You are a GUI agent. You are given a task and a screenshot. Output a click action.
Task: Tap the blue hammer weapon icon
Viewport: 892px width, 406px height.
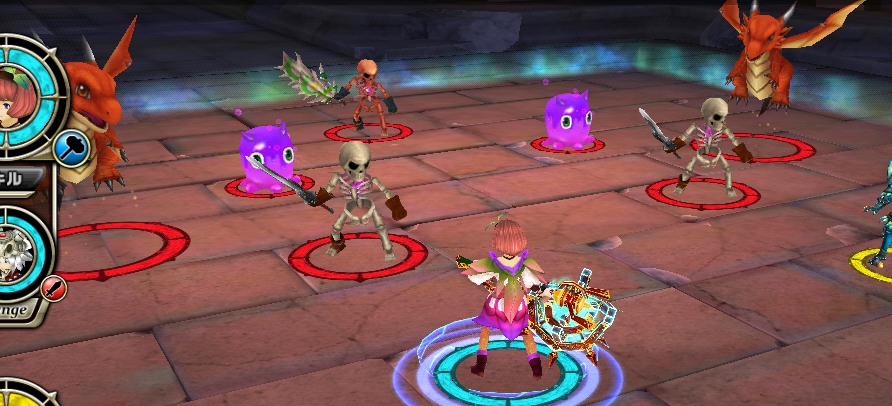click(74, 148)
